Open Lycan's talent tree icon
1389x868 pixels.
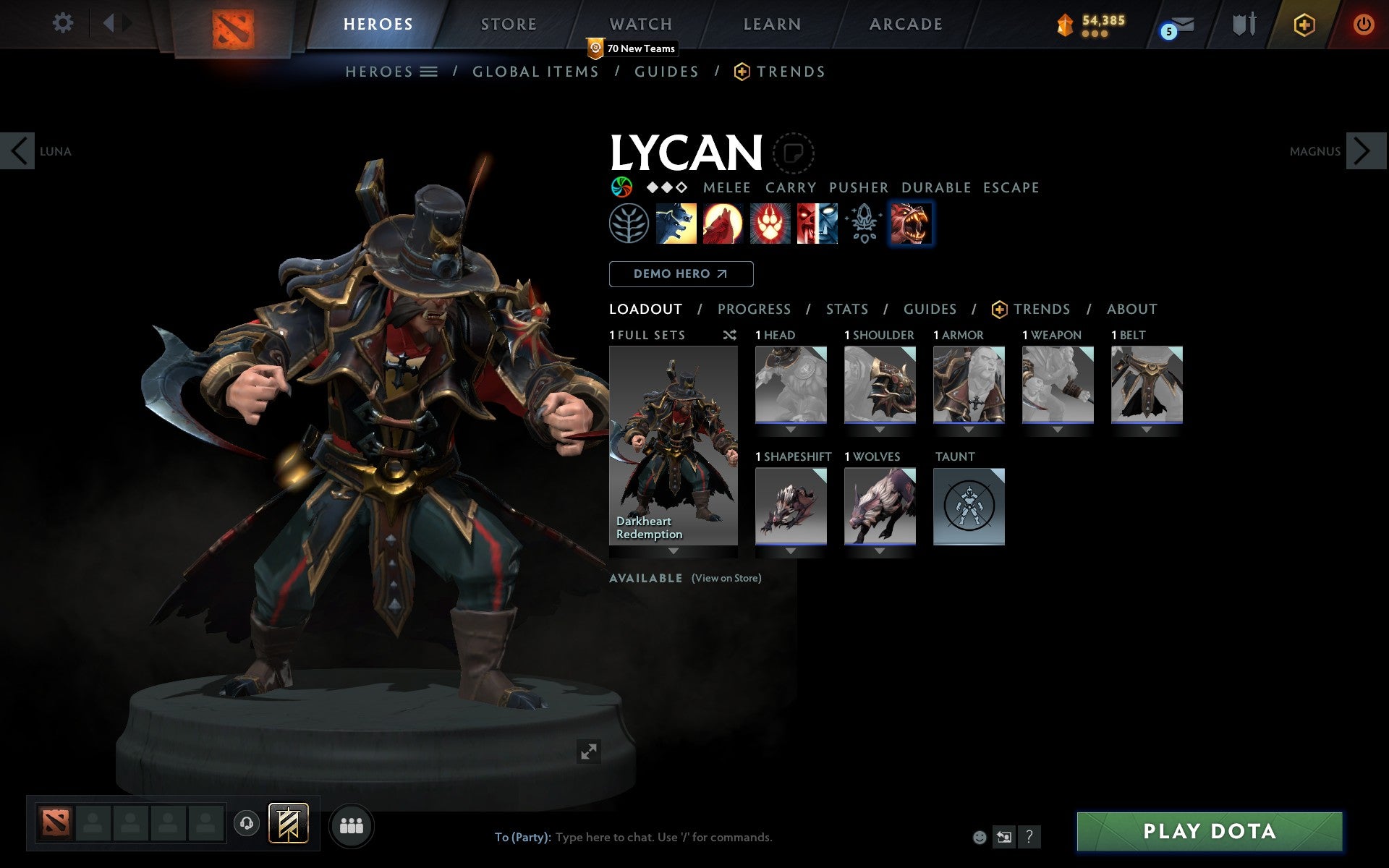pyautogui.click(x=628, y=224)
